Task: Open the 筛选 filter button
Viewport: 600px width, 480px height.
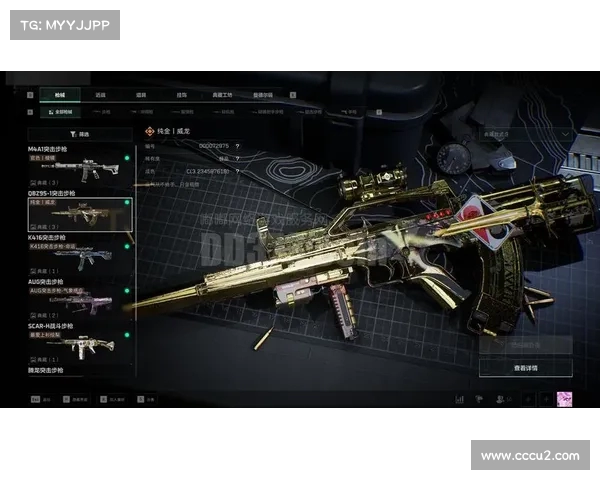Action: point(80,133)
